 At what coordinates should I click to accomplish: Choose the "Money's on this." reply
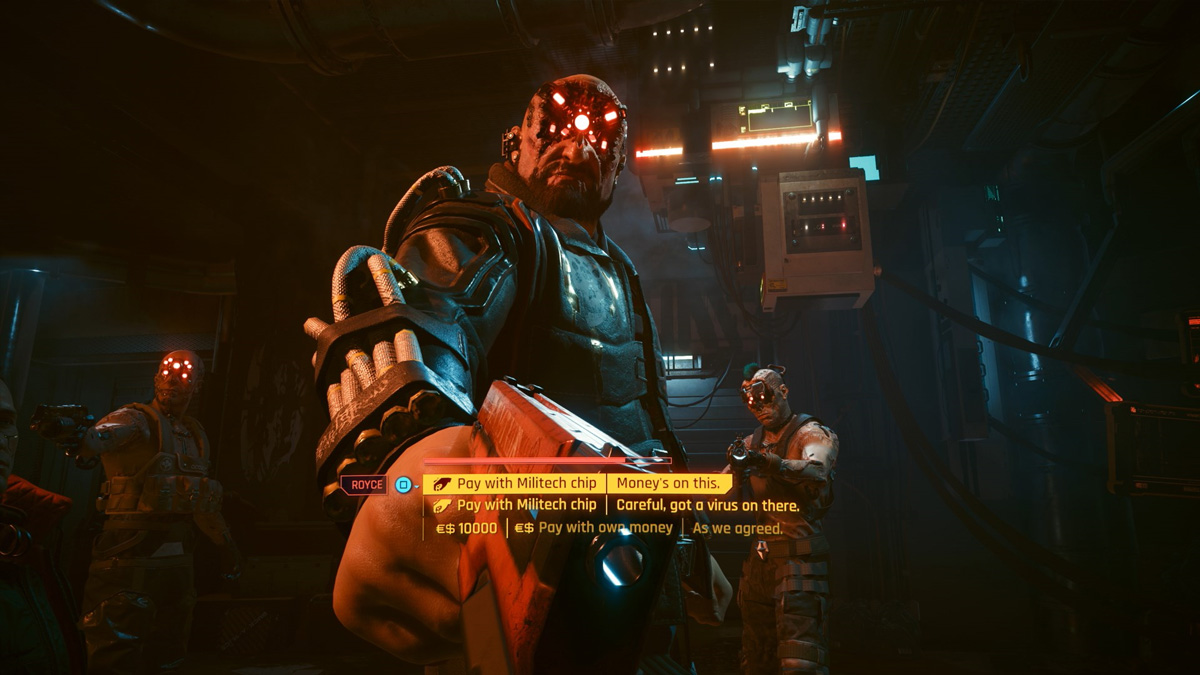[667, 484]
